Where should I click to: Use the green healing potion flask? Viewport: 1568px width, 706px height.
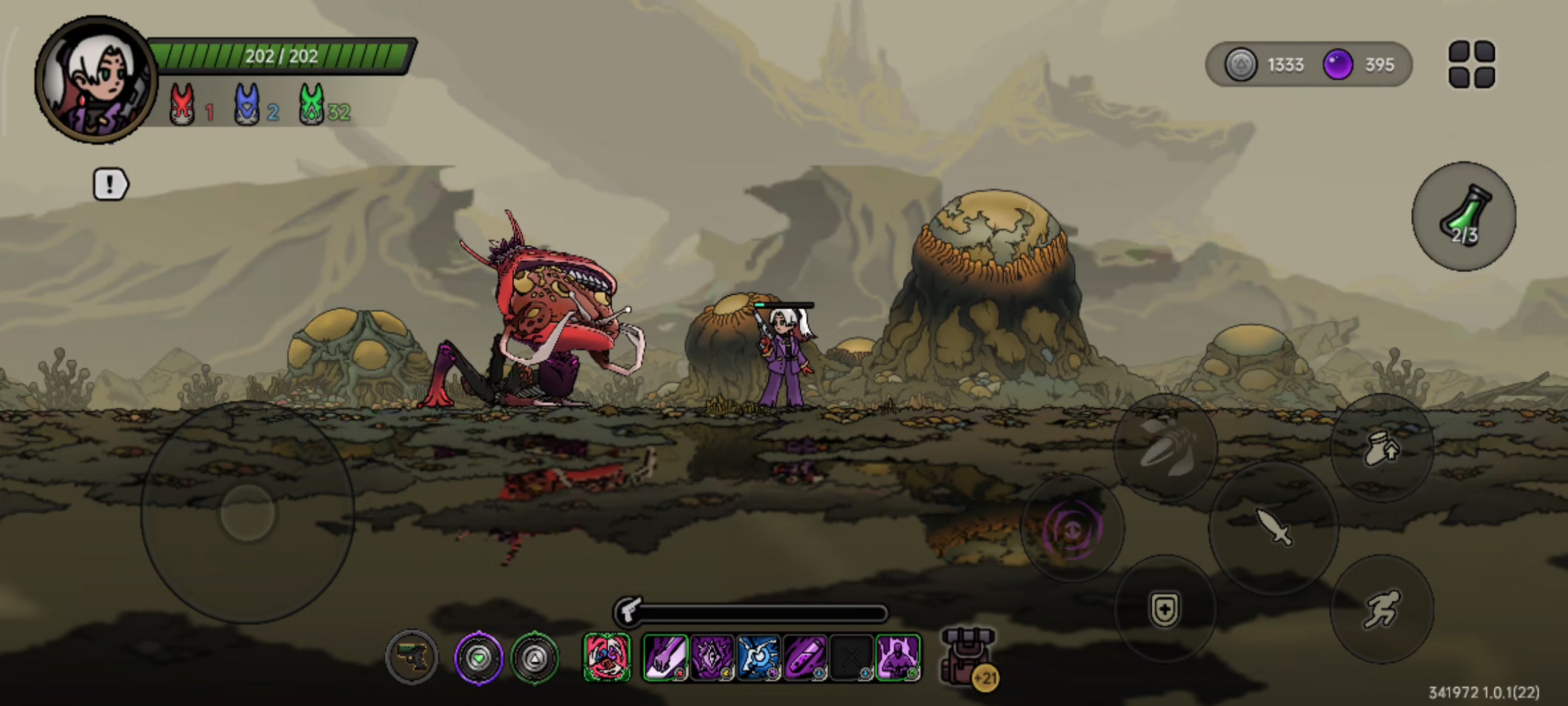click(1463, 216)
